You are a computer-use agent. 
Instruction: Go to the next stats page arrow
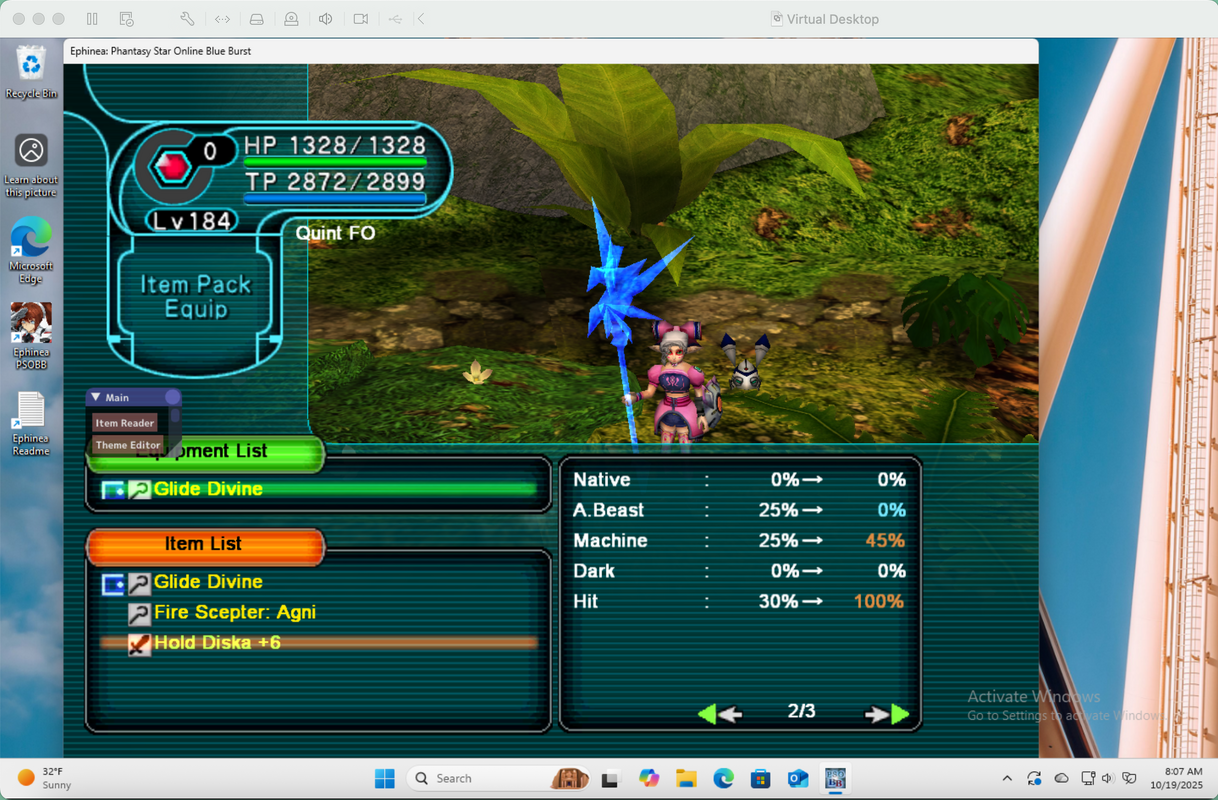coord(887,714)
